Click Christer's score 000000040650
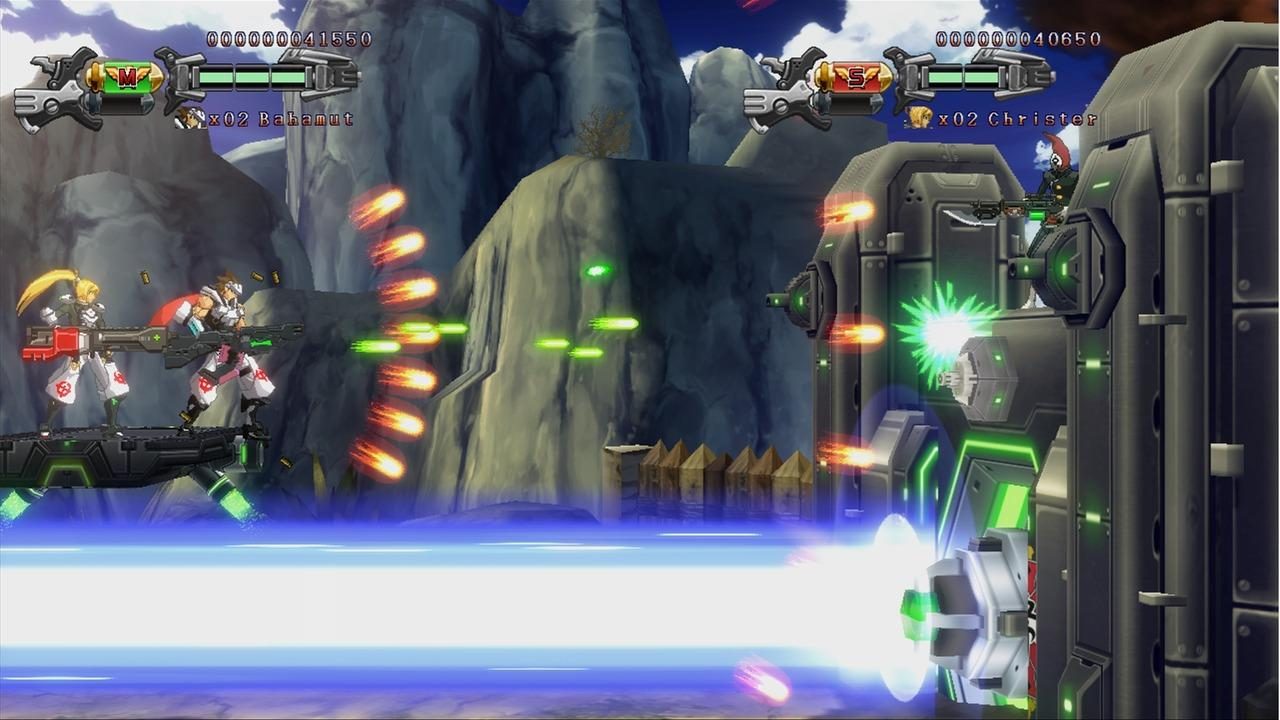Image resolution: width=1280 pixels, height=720 pixels. [x=1017, y=40]
